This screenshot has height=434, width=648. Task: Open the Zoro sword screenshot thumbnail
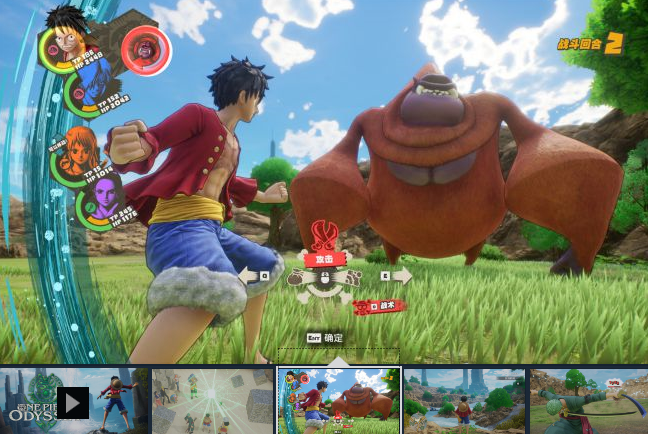point(589,402)
